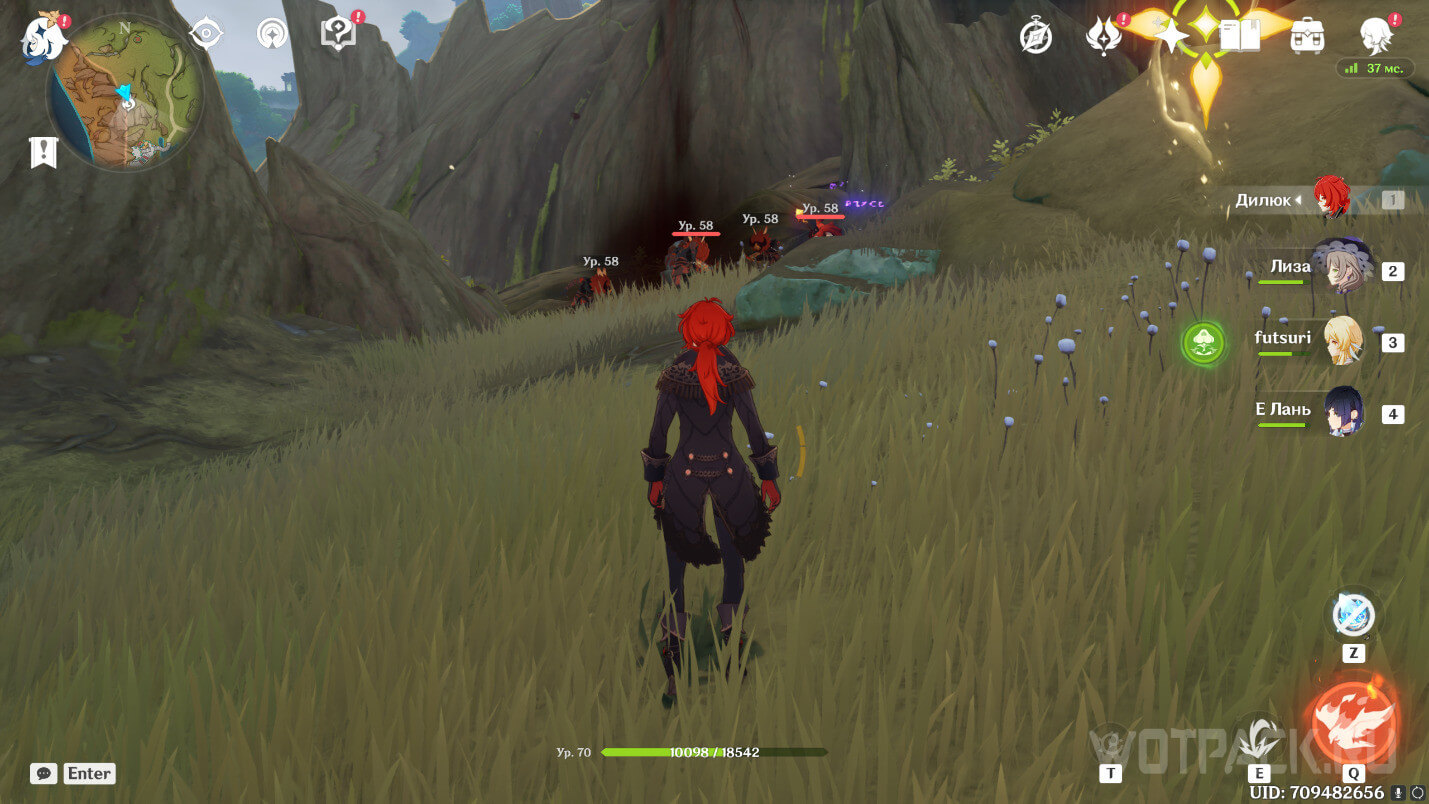Open the compass events icon
The width and height of the screenshot is (1429, 804).
(1036, 36)
